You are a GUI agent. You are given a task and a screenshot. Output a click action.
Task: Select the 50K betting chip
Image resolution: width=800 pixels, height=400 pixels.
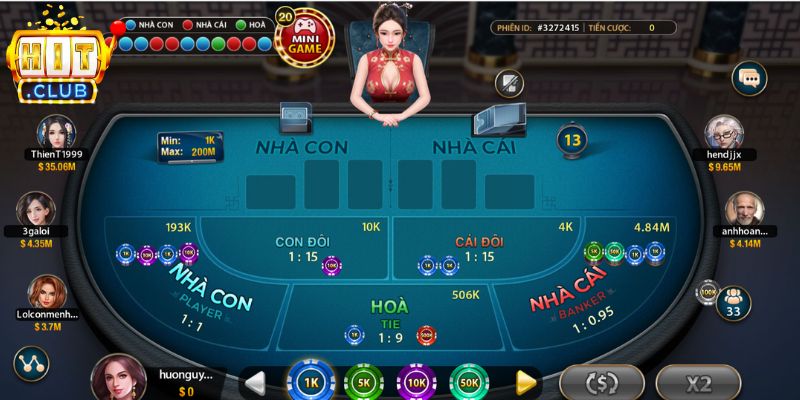pos(469,381)
